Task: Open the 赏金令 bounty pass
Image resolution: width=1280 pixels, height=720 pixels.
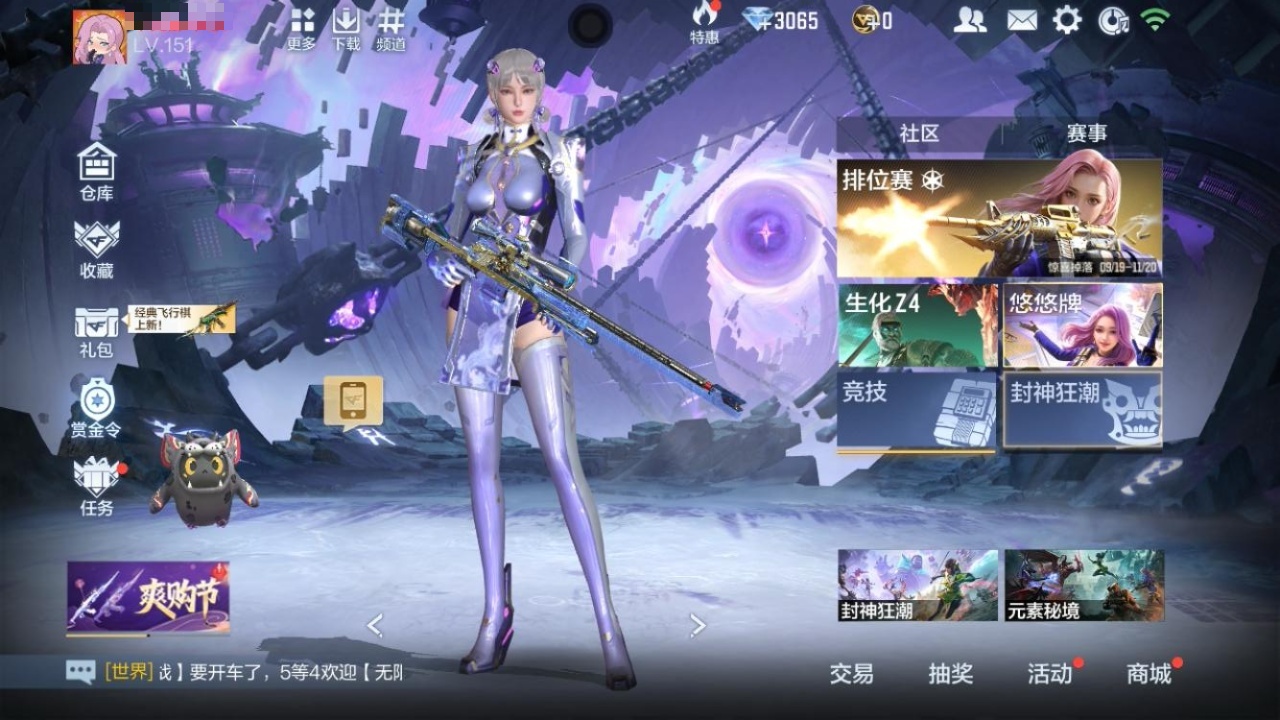Action: pyautogui.click(x=96, y=409)
